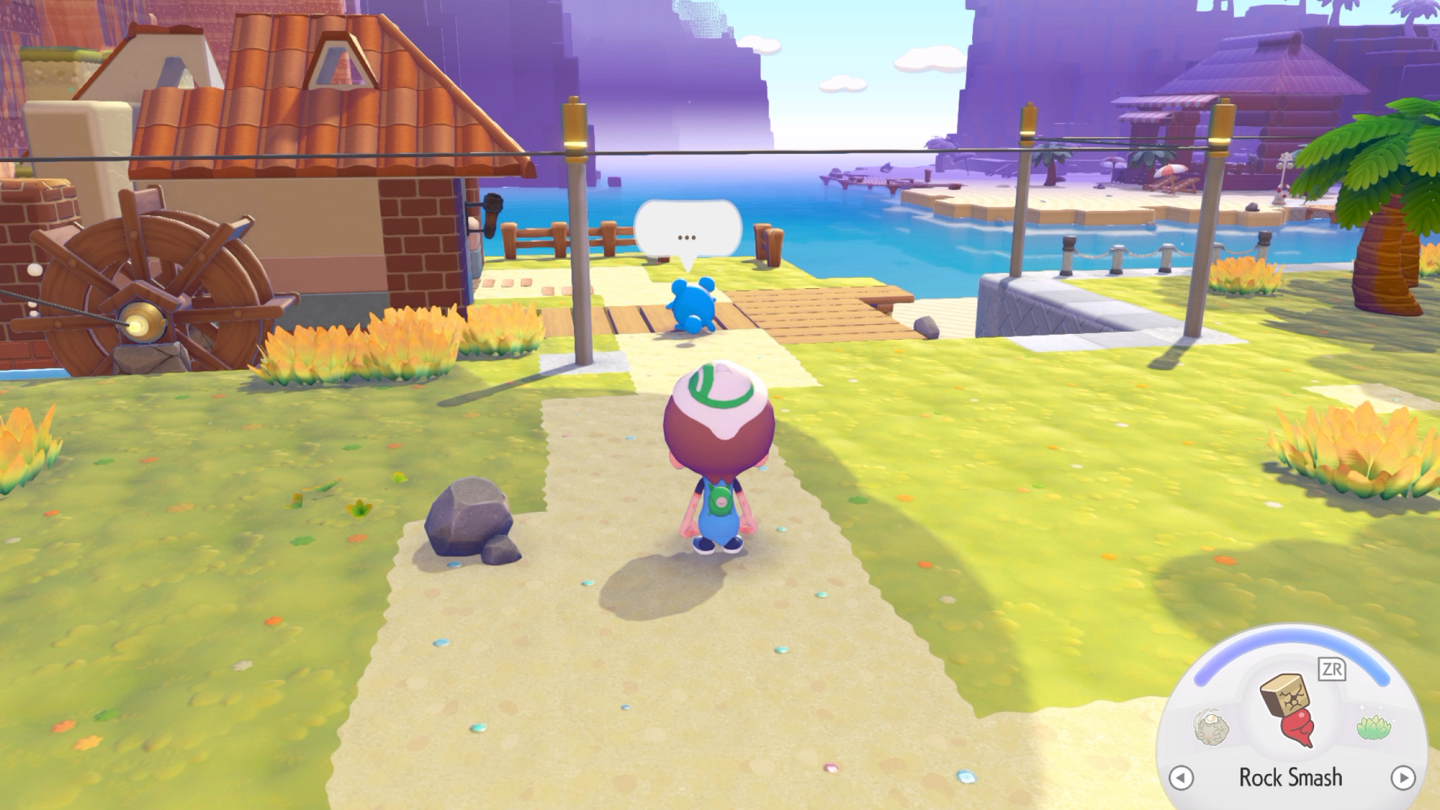Click the left arrow beside Rock Smash
1440x810 pixels.
1181,777
